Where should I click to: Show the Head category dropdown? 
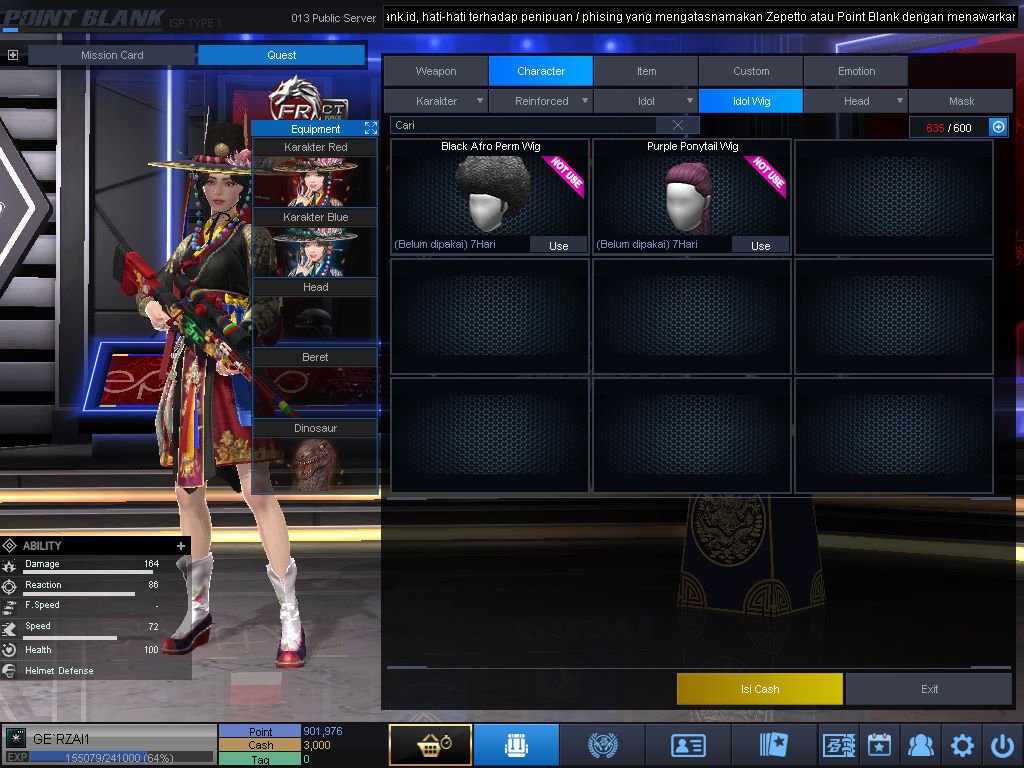pos(857,101)
